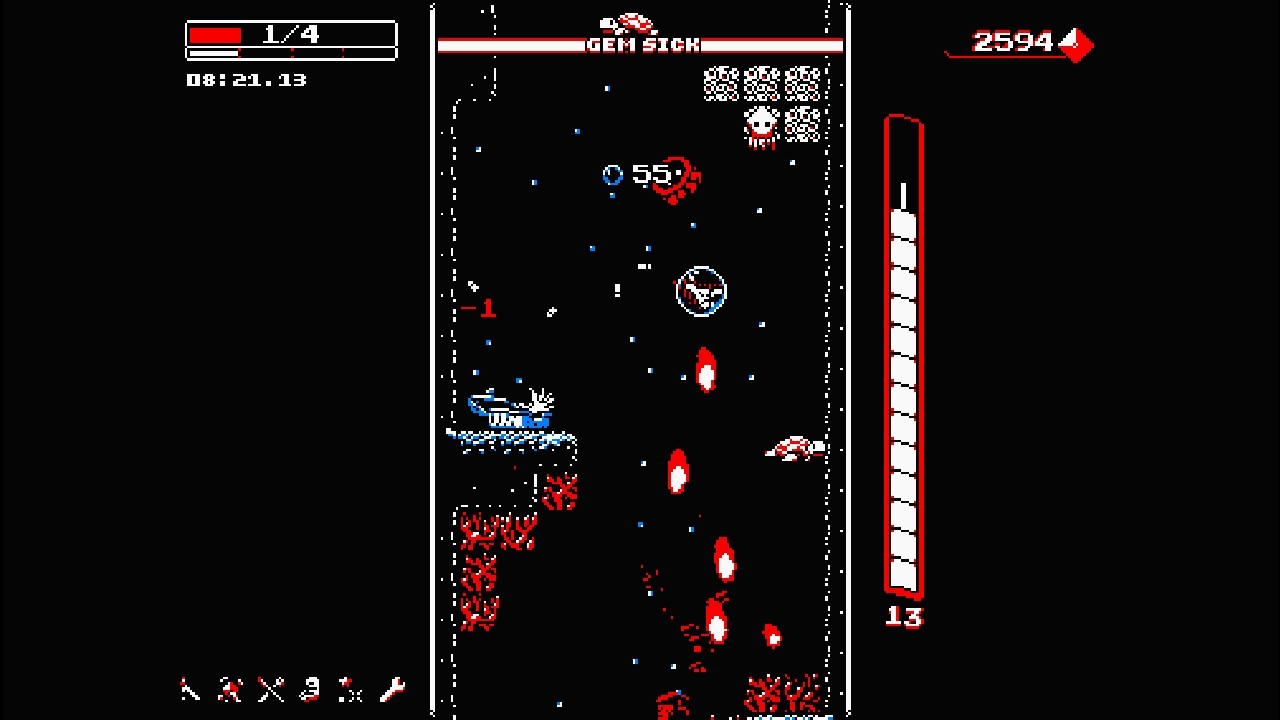This screenshot has height=720, width=1280.
Task: Click the red gem icon beside the 2594 counter
Action: tap(1077, 46)
